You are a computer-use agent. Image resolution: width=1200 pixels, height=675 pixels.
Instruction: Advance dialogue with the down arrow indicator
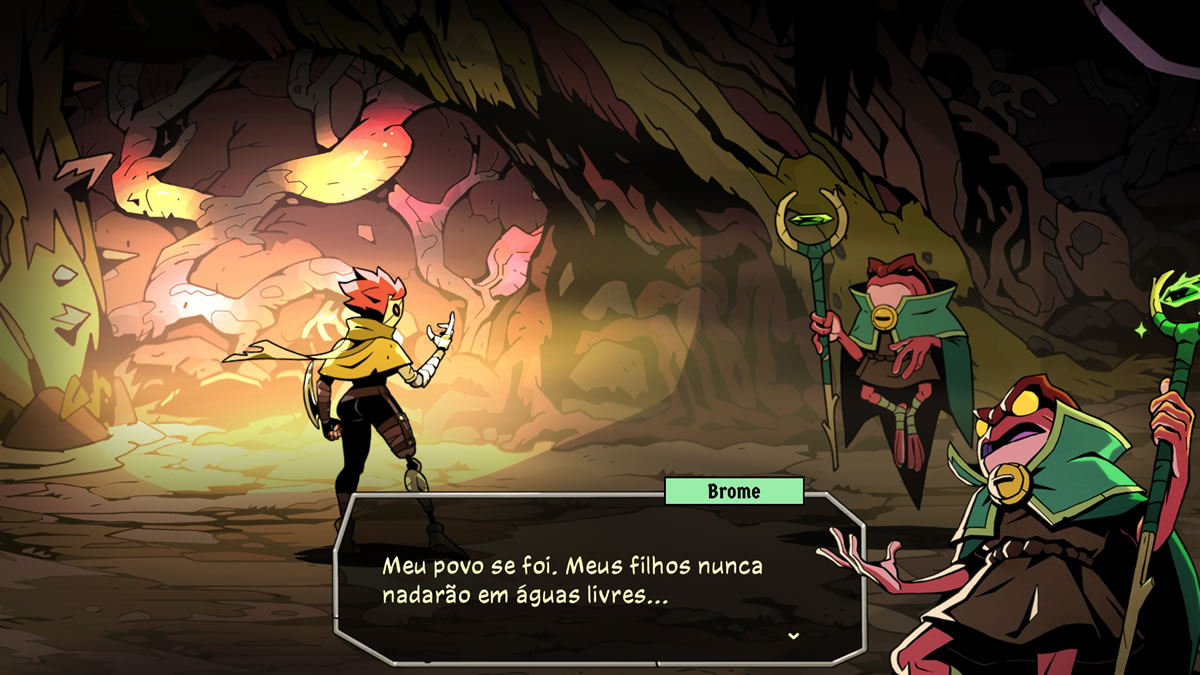point(793,635)
